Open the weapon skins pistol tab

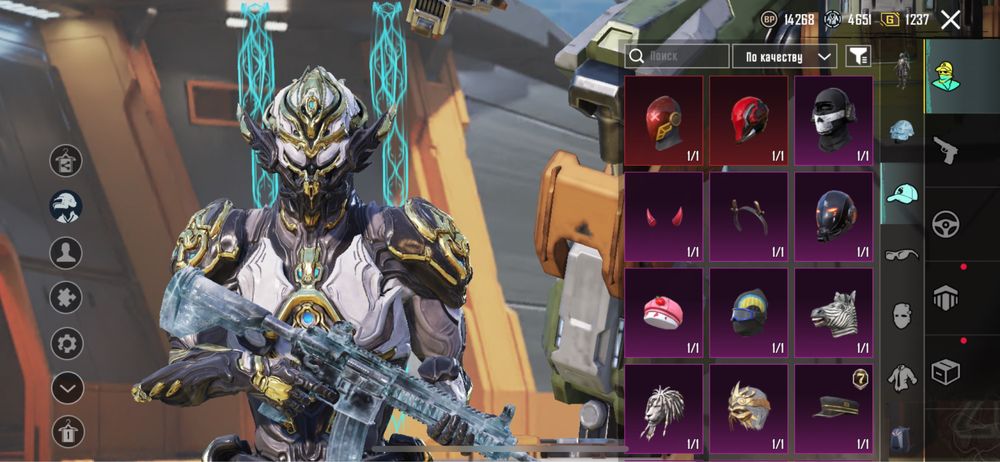pos(945,151)
